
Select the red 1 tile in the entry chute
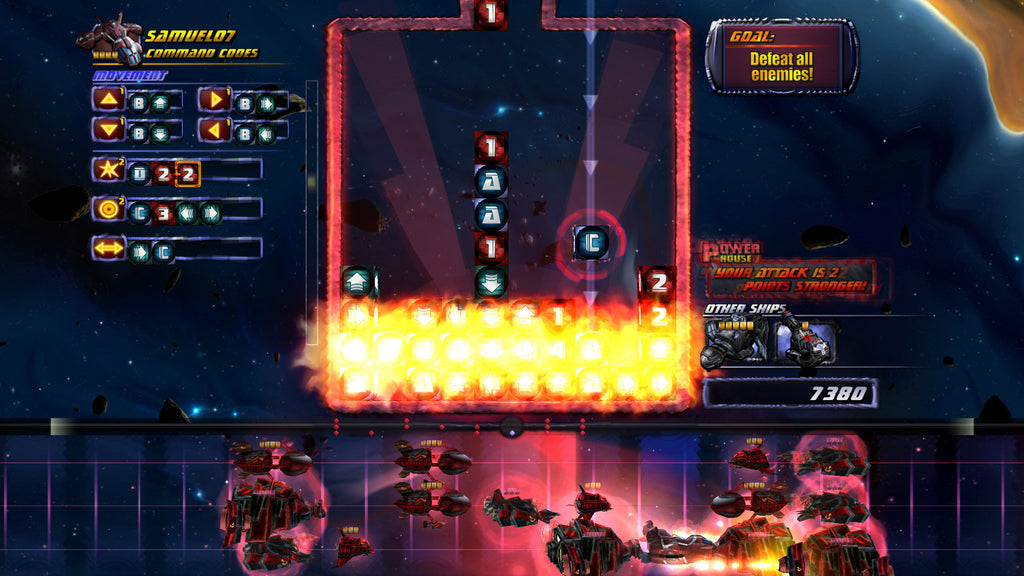[x=490, y=14]
